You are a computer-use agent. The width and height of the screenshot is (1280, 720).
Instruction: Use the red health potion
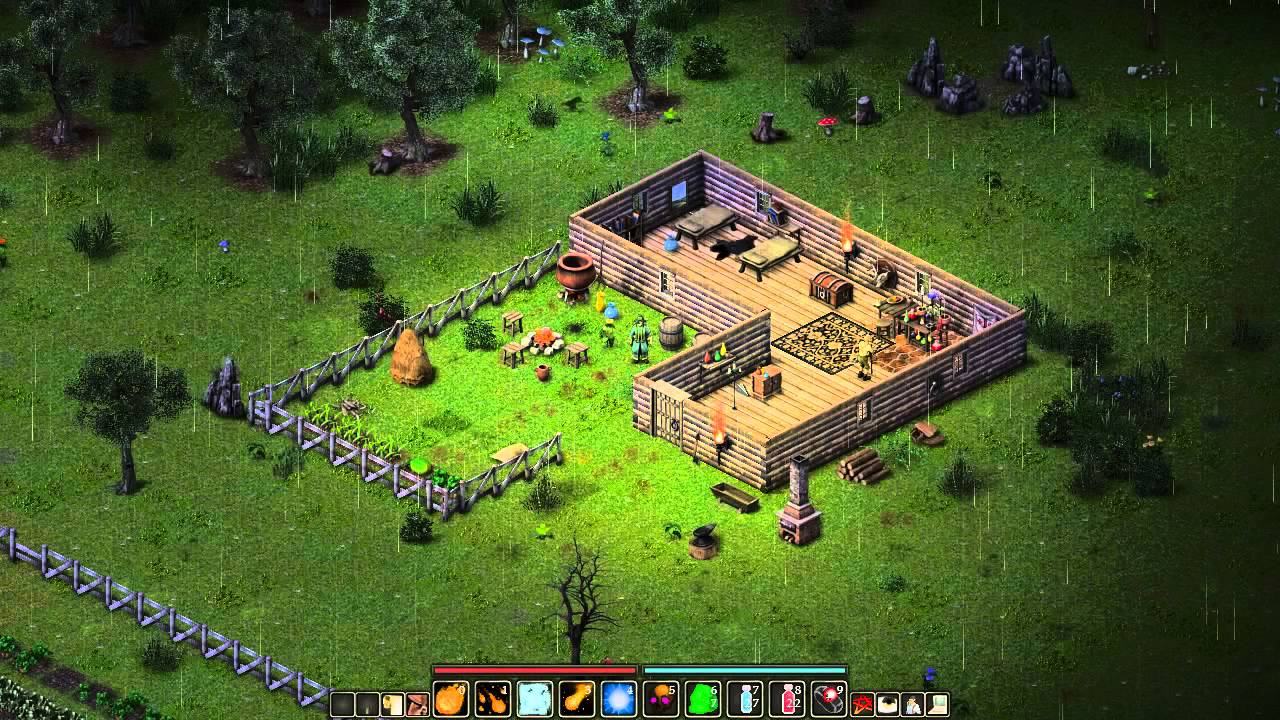(787, 697)
